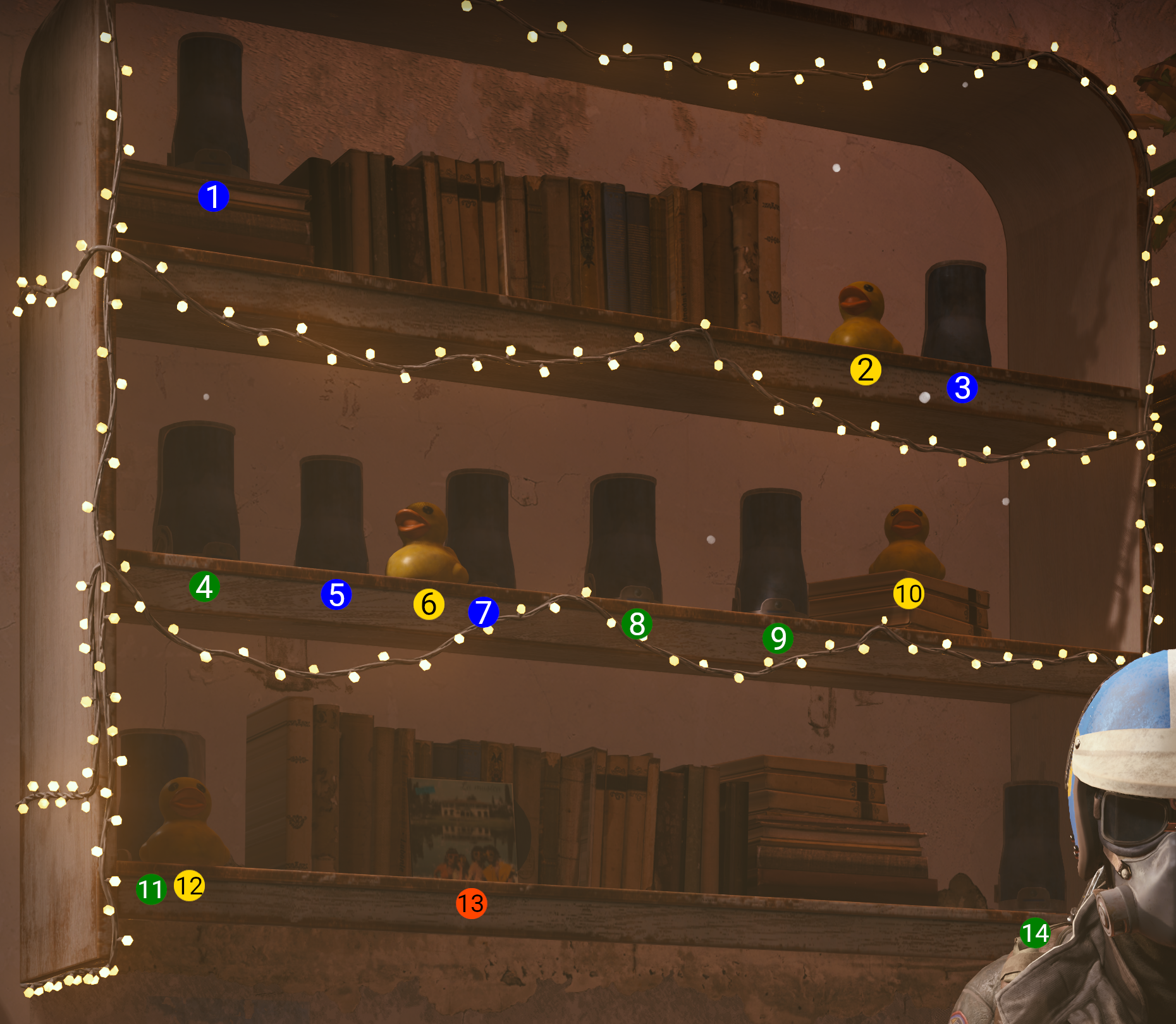Pick the blue marker numbered 5
Image resolution: width=1176 pixels, height=1024 pixels.
pos(336,595)
